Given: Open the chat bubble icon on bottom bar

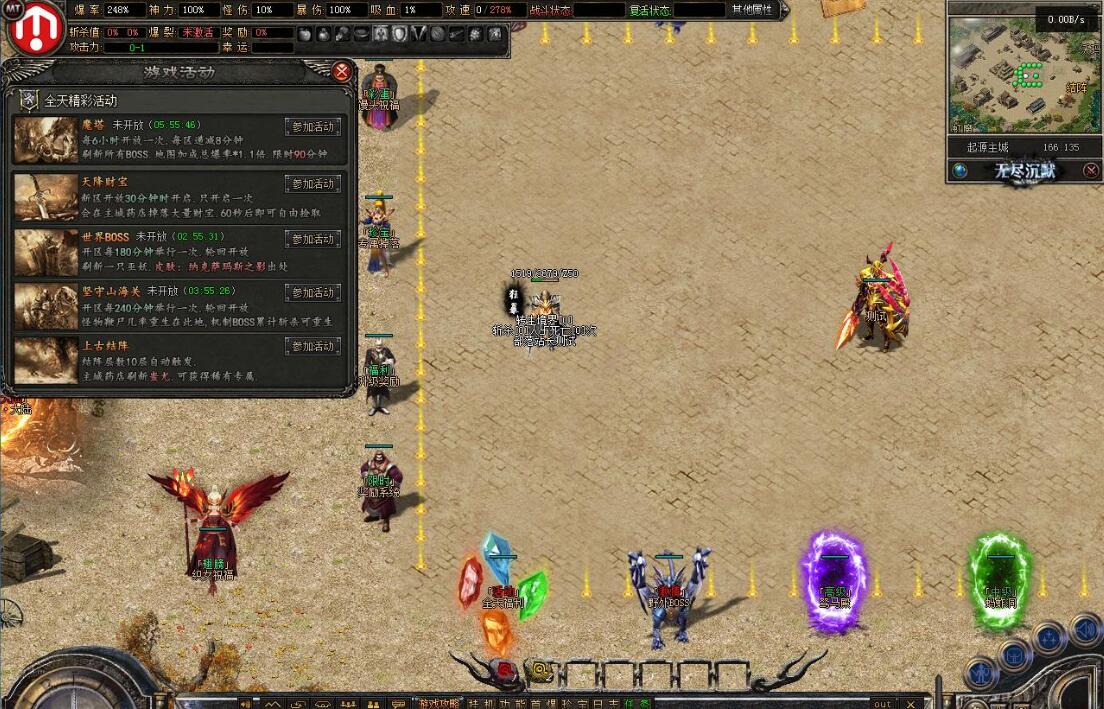Looking at the screenshot, I should click(x=399, y=703).
